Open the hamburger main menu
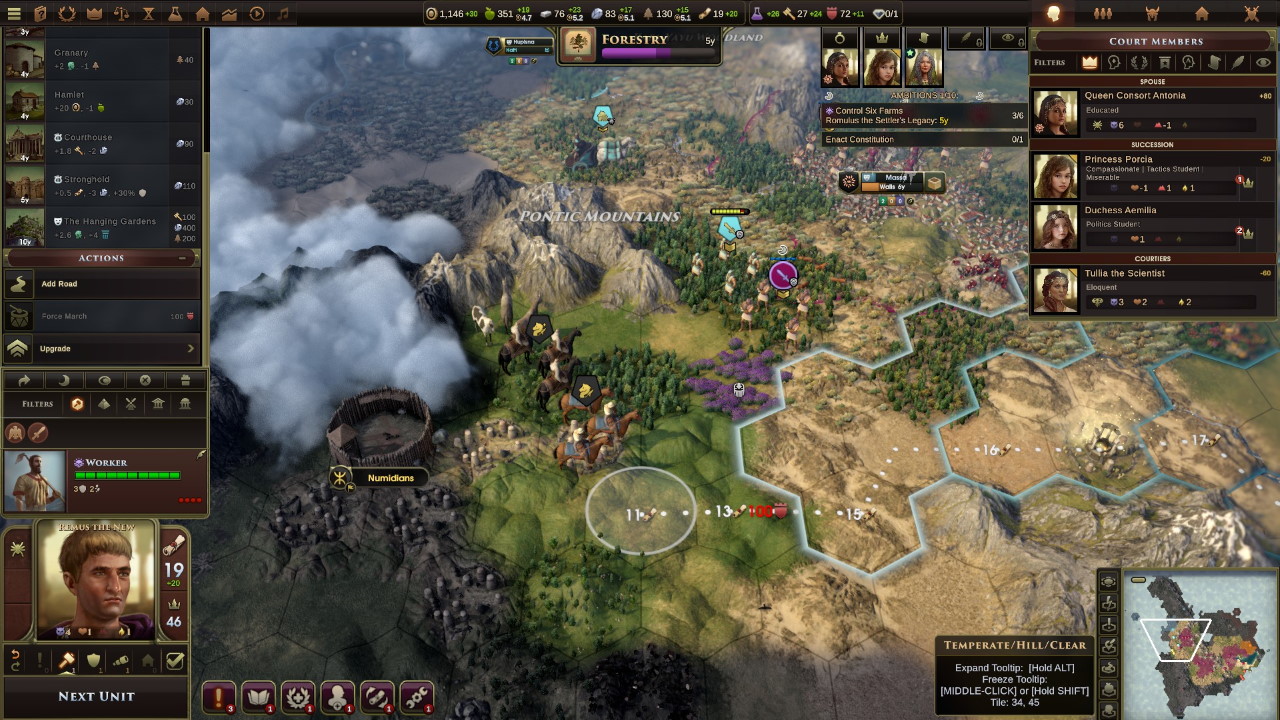 (14, 14)
